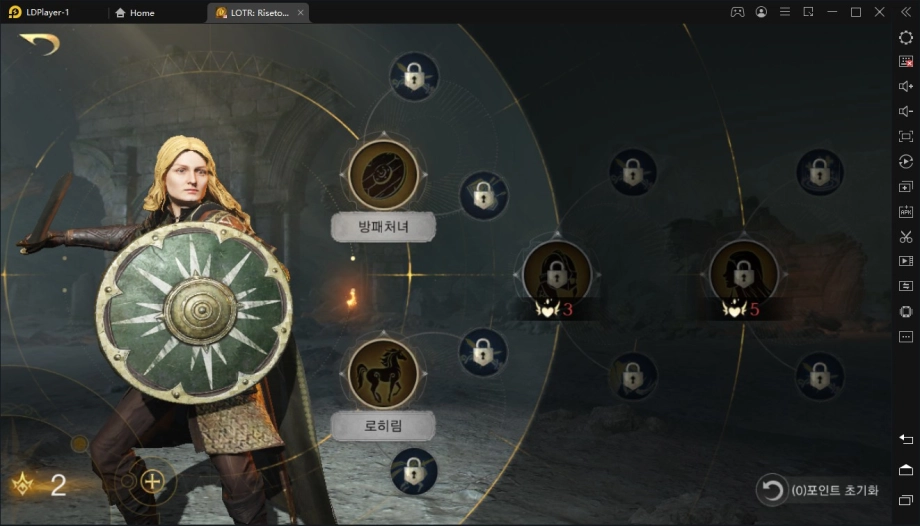Close the LOTR game tab
The width and height of the screenshot is (920, 526).
301,13
